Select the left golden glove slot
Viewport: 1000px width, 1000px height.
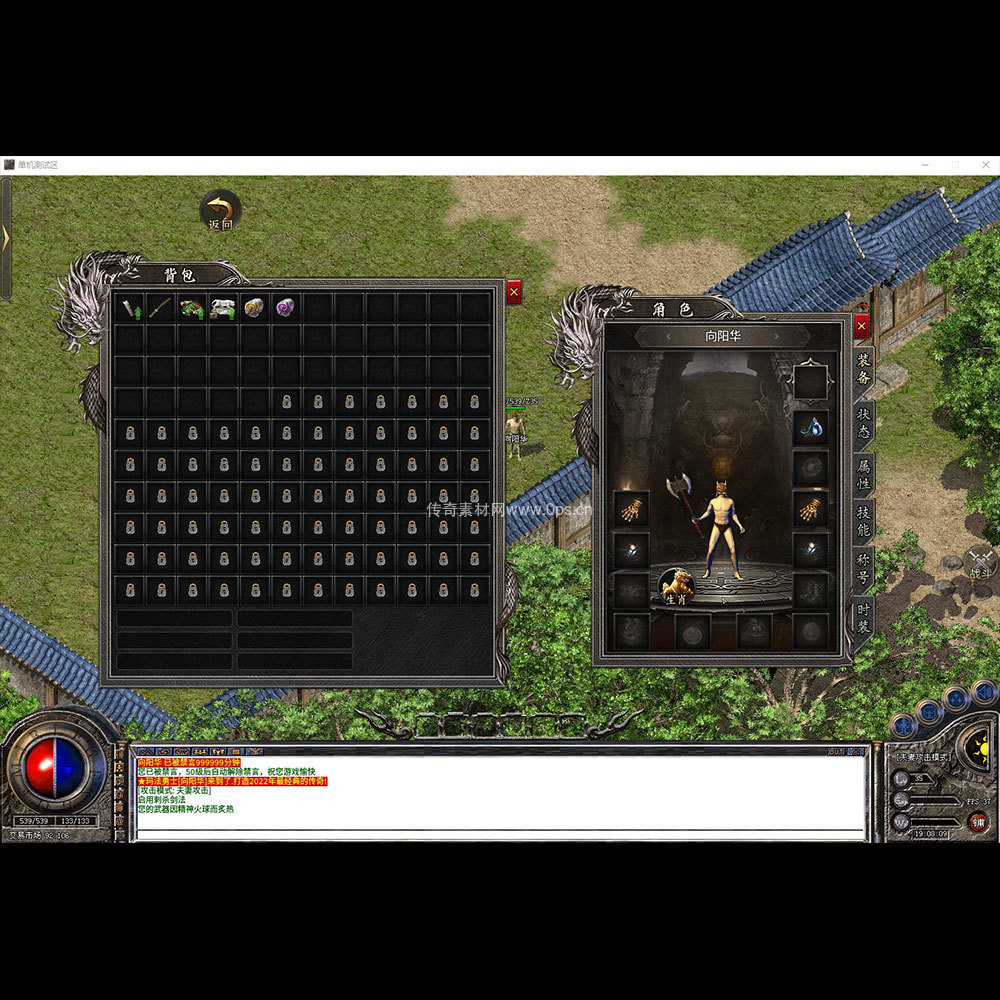[631, 509]
